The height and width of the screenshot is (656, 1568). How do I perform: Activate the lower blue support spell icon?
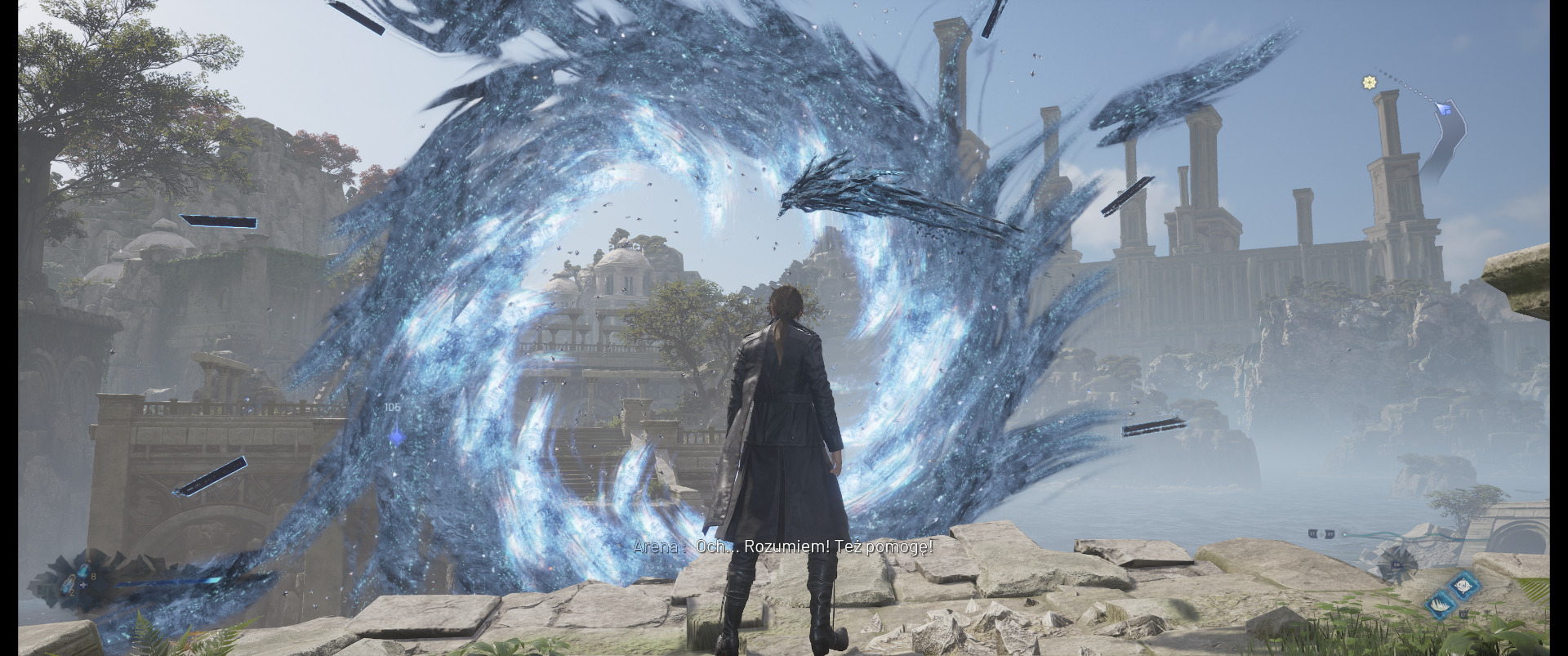(x=1440, y=605)
